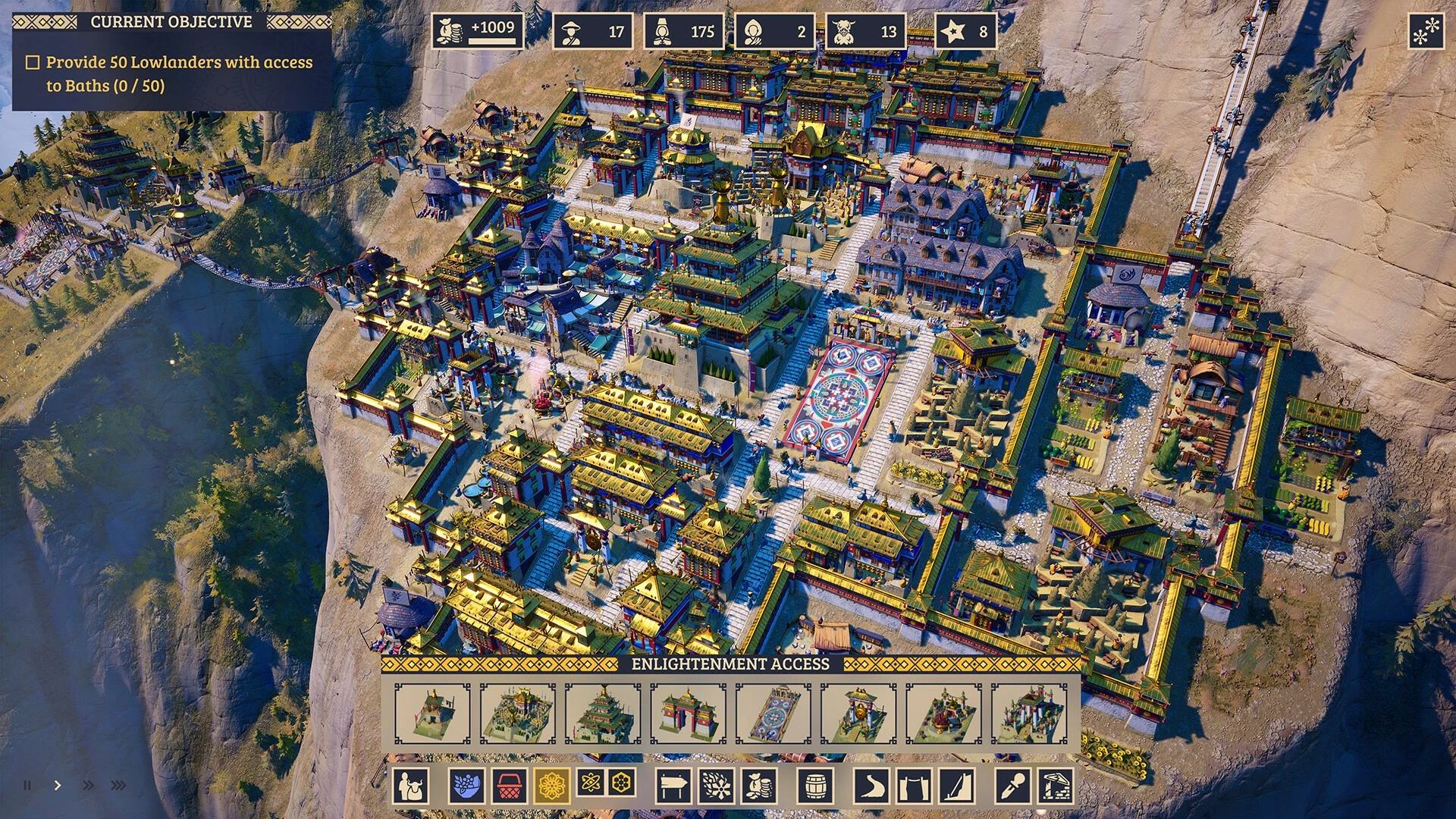This screenshot has width=1456, height=819.
Task: Open the atom symbol category
Action: pyautogui.click(x=591, y=783)
